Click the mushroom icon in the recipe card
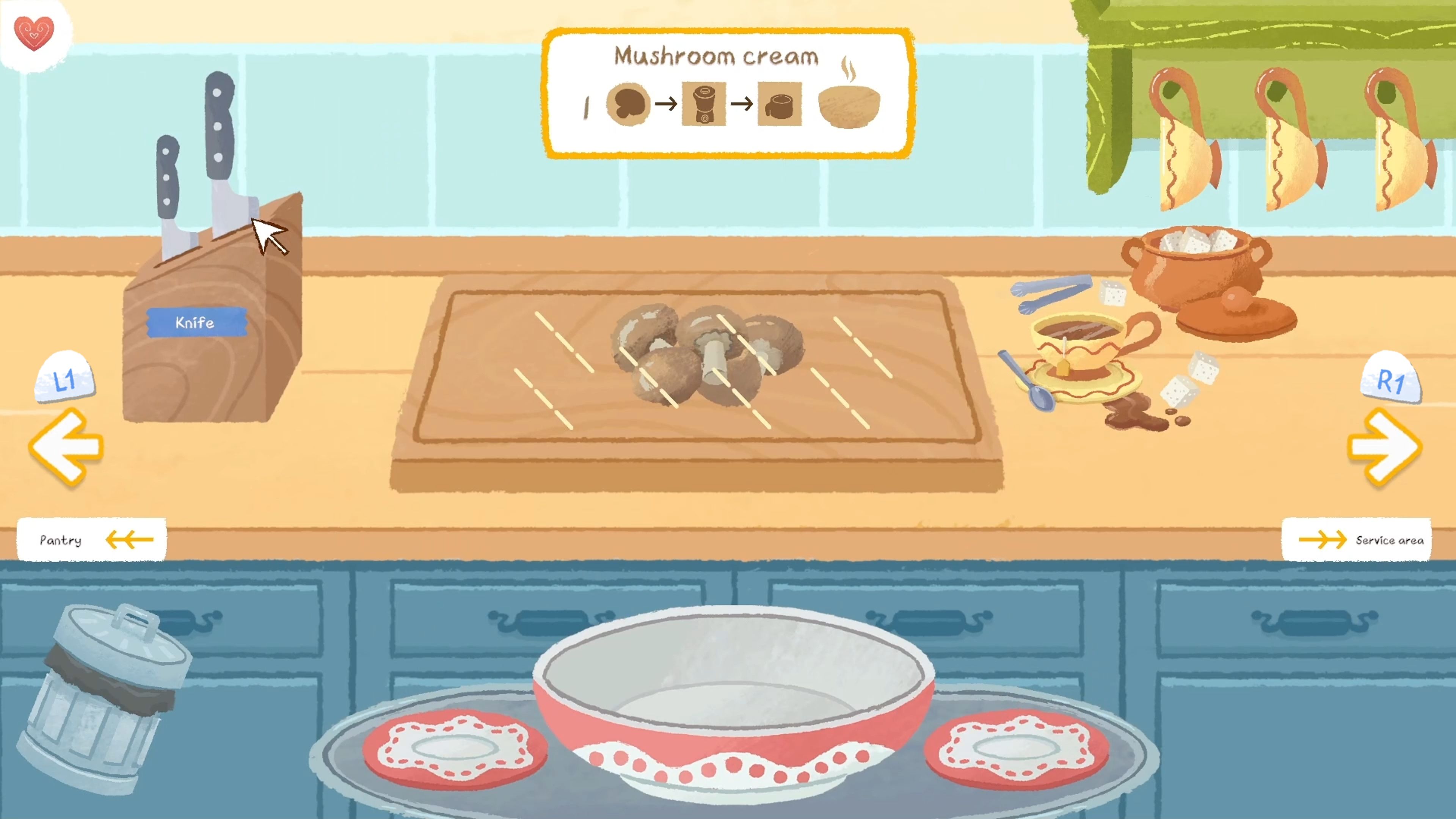The height and width of the screenshot is (819, 1456). (629, 105)
